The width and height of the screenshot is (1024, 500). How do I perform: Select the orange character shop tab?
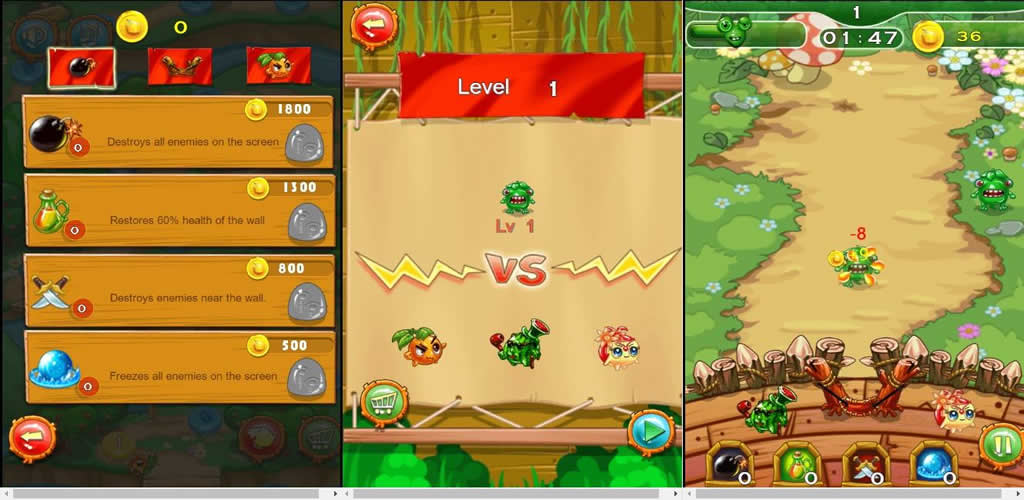tap(278, 66)
